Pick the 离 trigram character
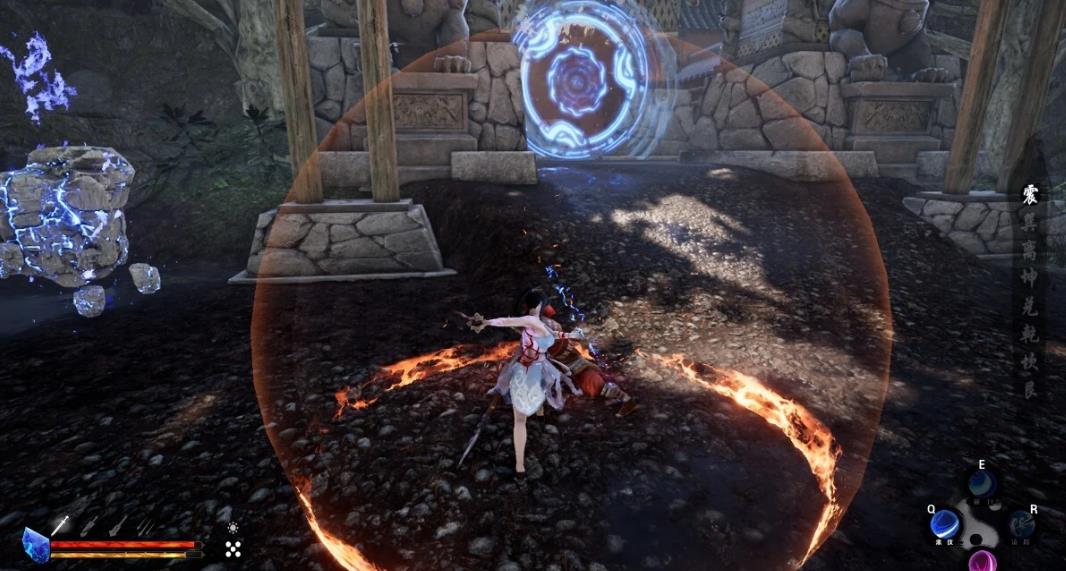The image size is (1066, 571). coord(1031,248)
